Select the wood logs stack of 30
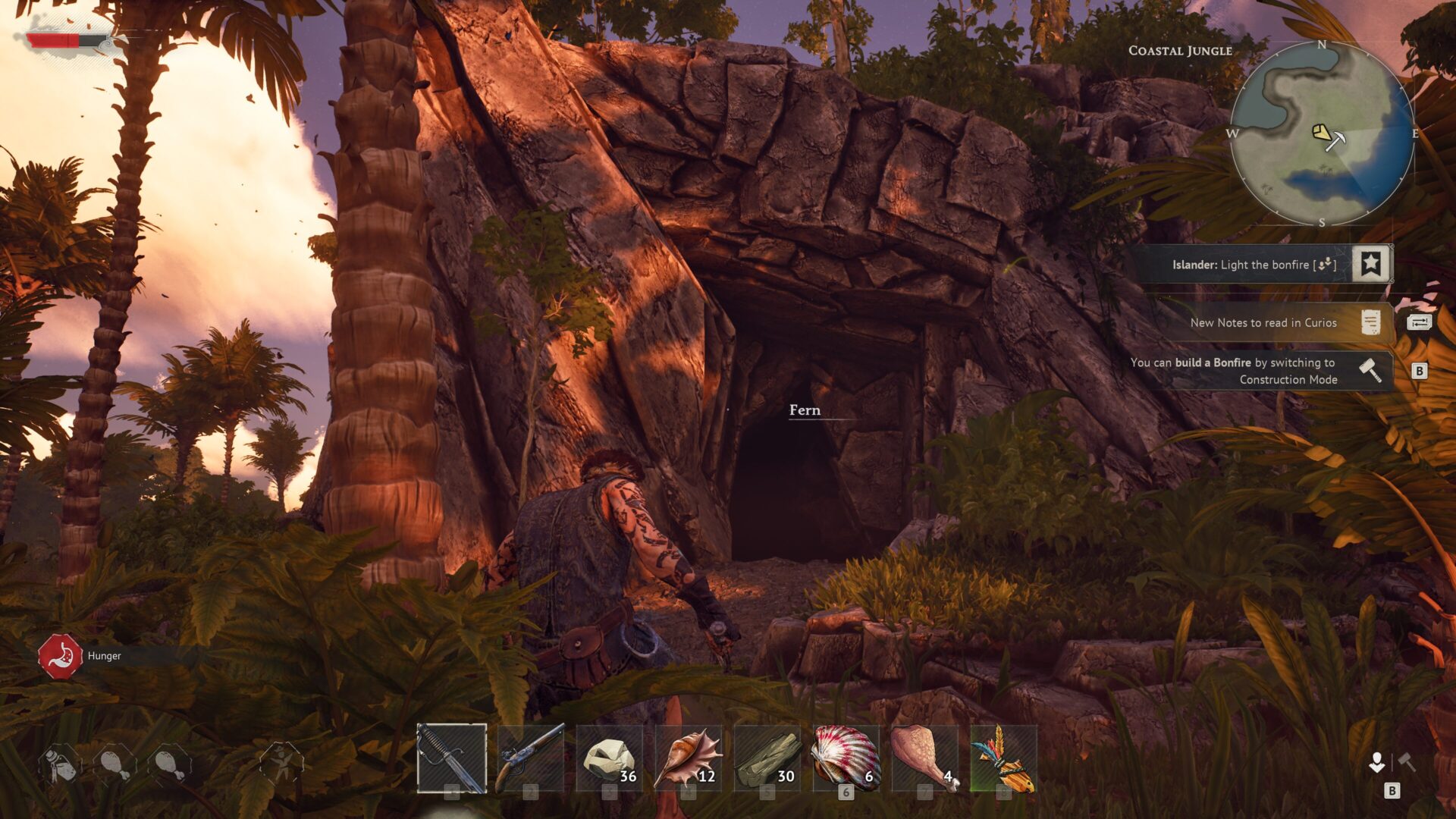The height and width of the screenshot is (819, 1456). pos(767,758)
